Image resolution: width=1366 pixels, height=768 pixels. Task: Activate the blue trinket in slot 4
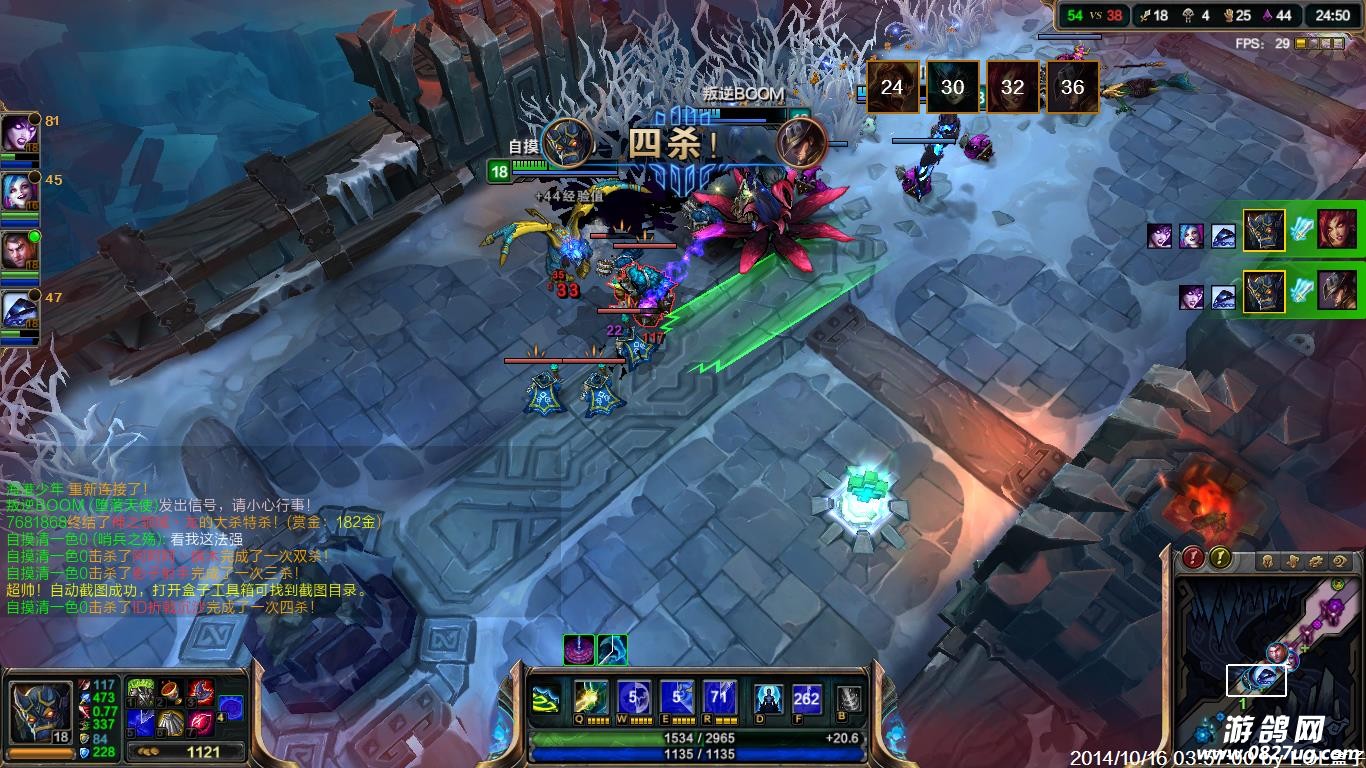point(231,706)
